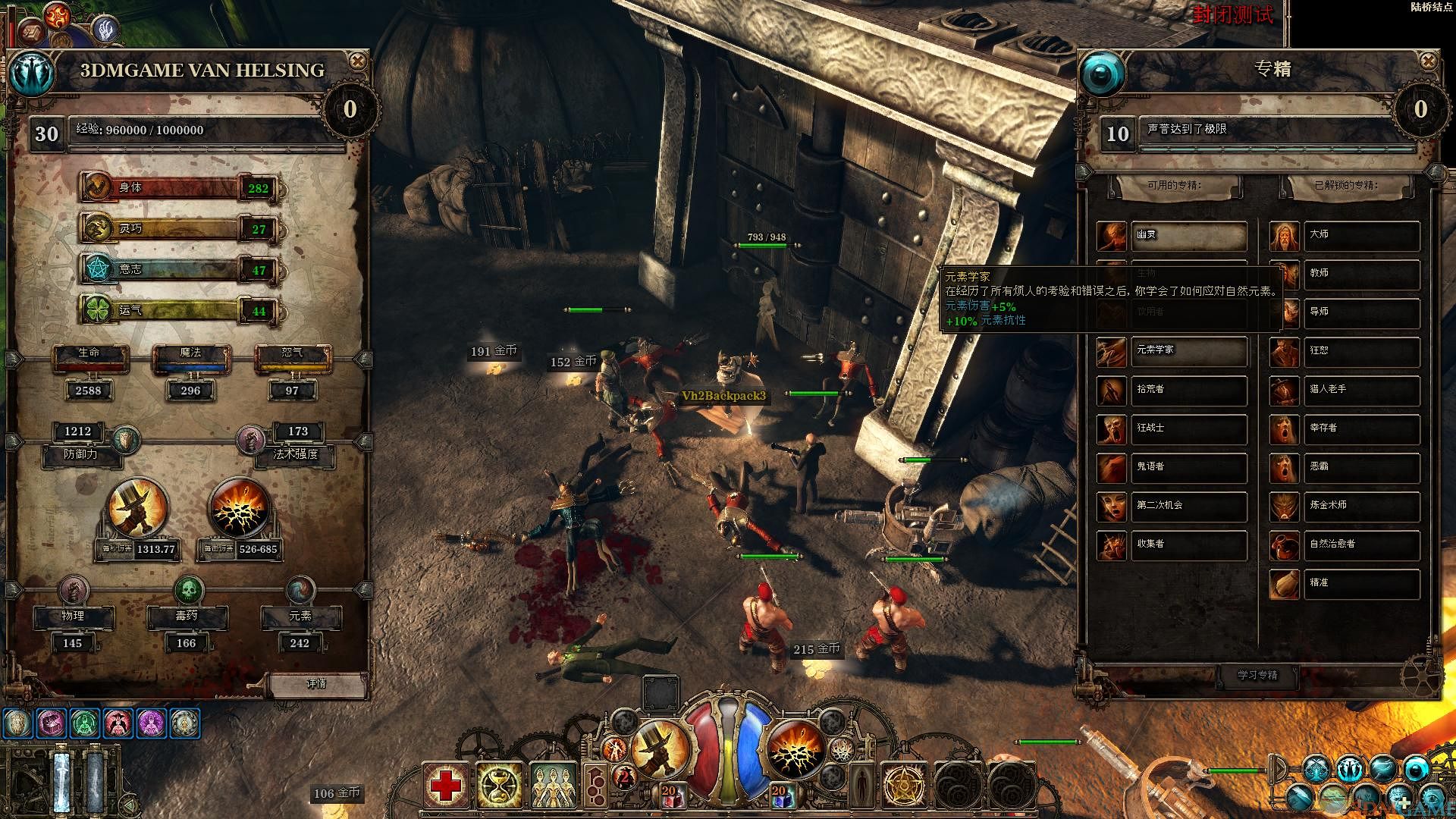The image size is (1456, 819).
Task: Close the 专精 perks panel
Action: (x=1428, y=61)
